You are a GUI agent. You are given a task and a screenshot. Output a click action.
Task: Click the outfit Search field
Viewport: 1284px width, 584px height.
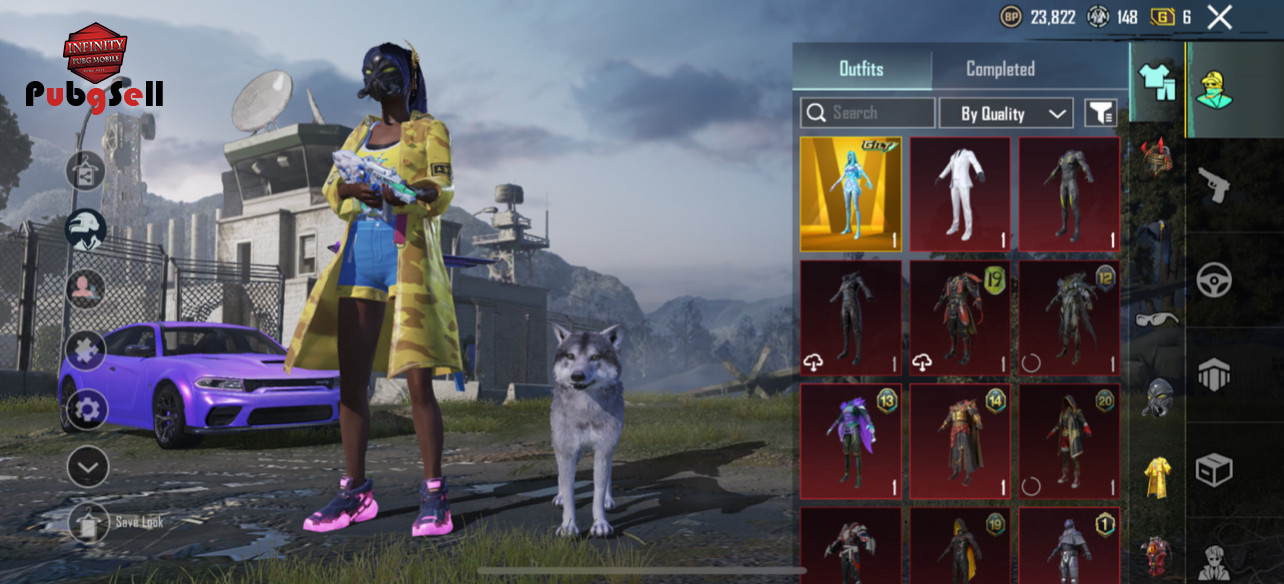[868, 113]
